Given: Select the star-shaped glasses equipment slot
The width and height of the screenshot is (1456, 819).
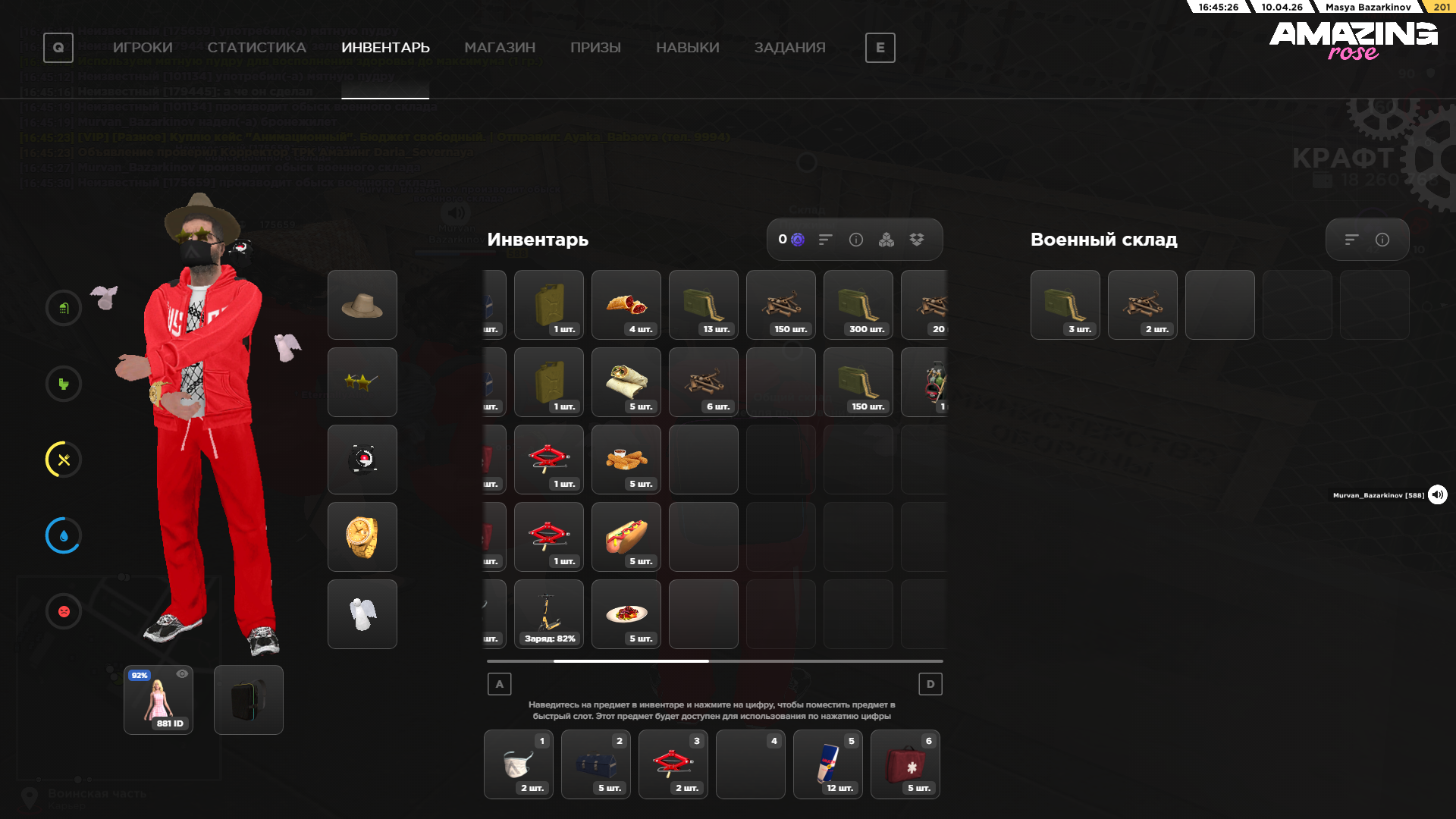Looking at the screenshot, I should point(362,382).
